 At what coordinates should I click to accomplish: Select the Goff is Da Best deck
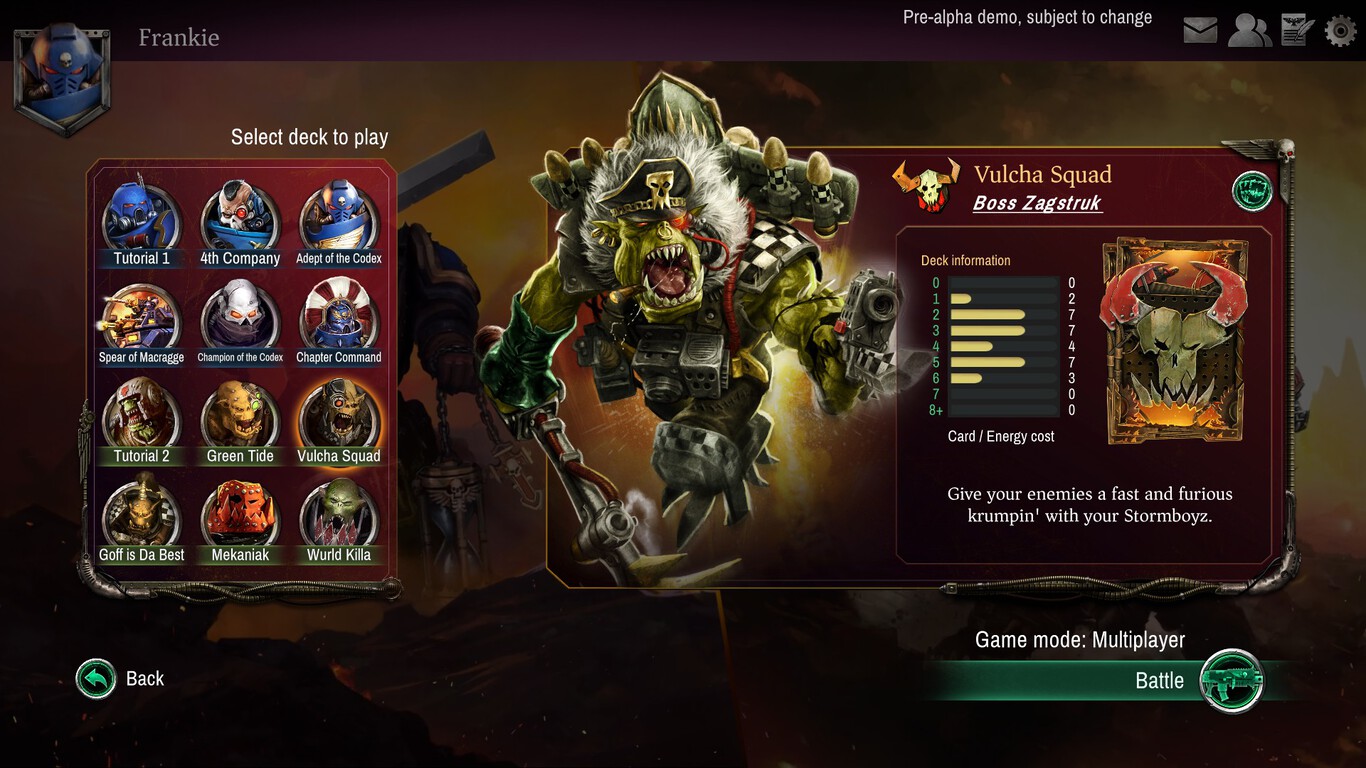click(141, 512)
